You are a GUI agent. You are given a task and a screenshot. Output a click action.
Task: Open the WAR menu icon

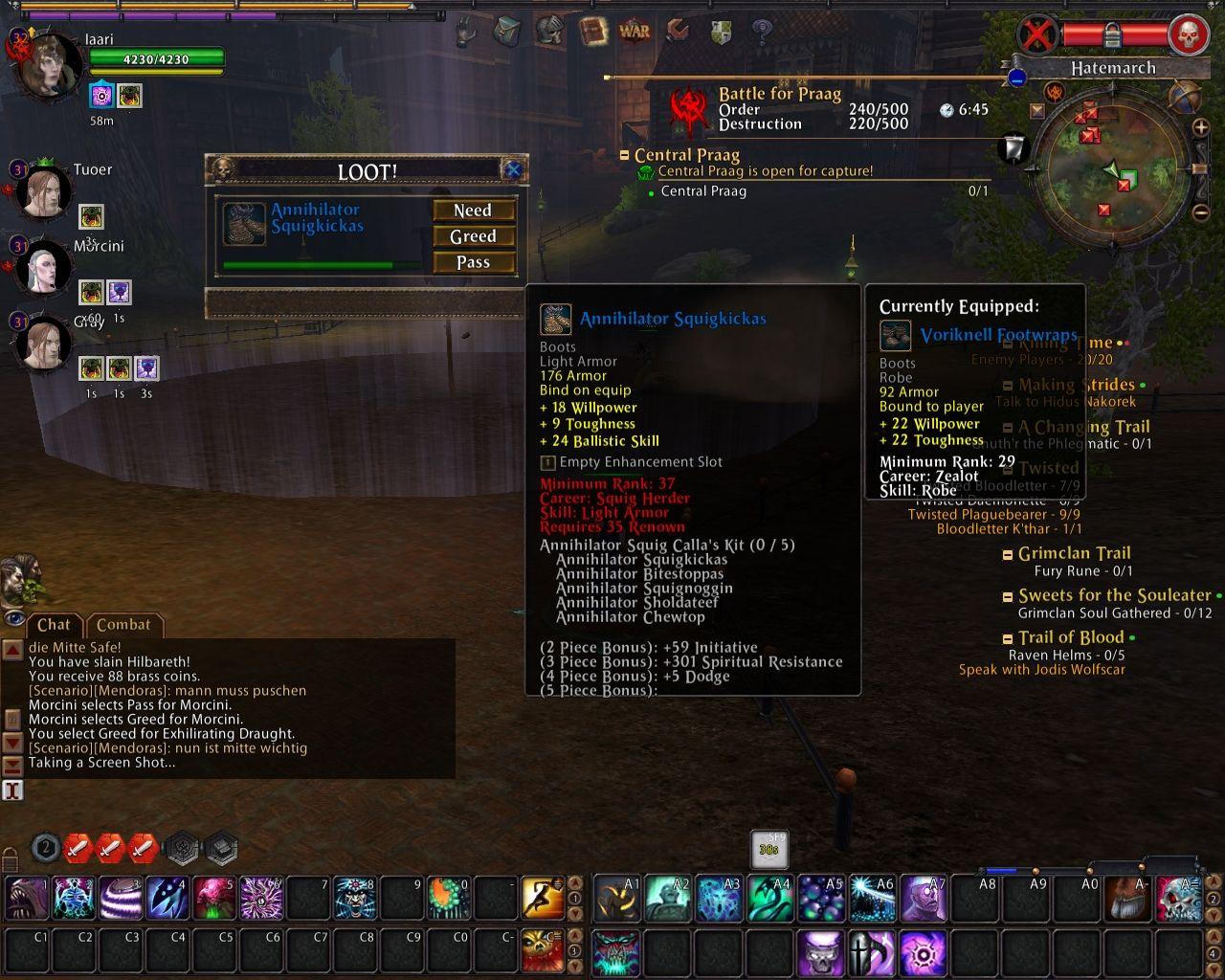pos(635,31)
